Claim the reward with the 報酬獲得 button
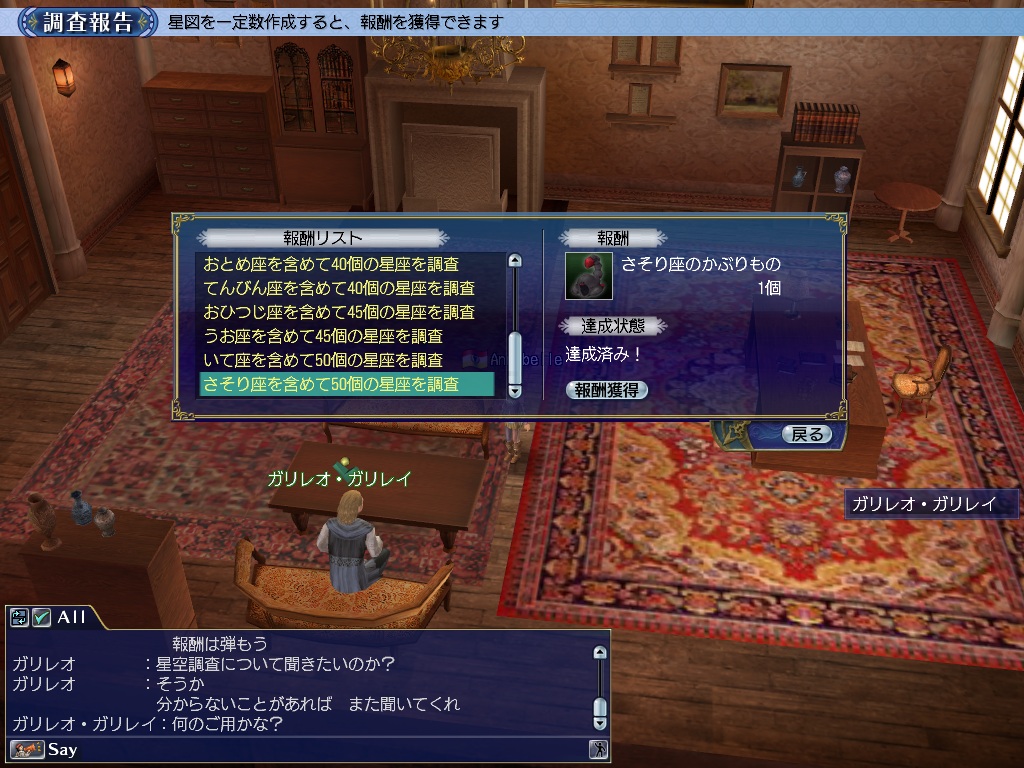Viewport: 1024px width, 768px height. (x=606, y=390)
